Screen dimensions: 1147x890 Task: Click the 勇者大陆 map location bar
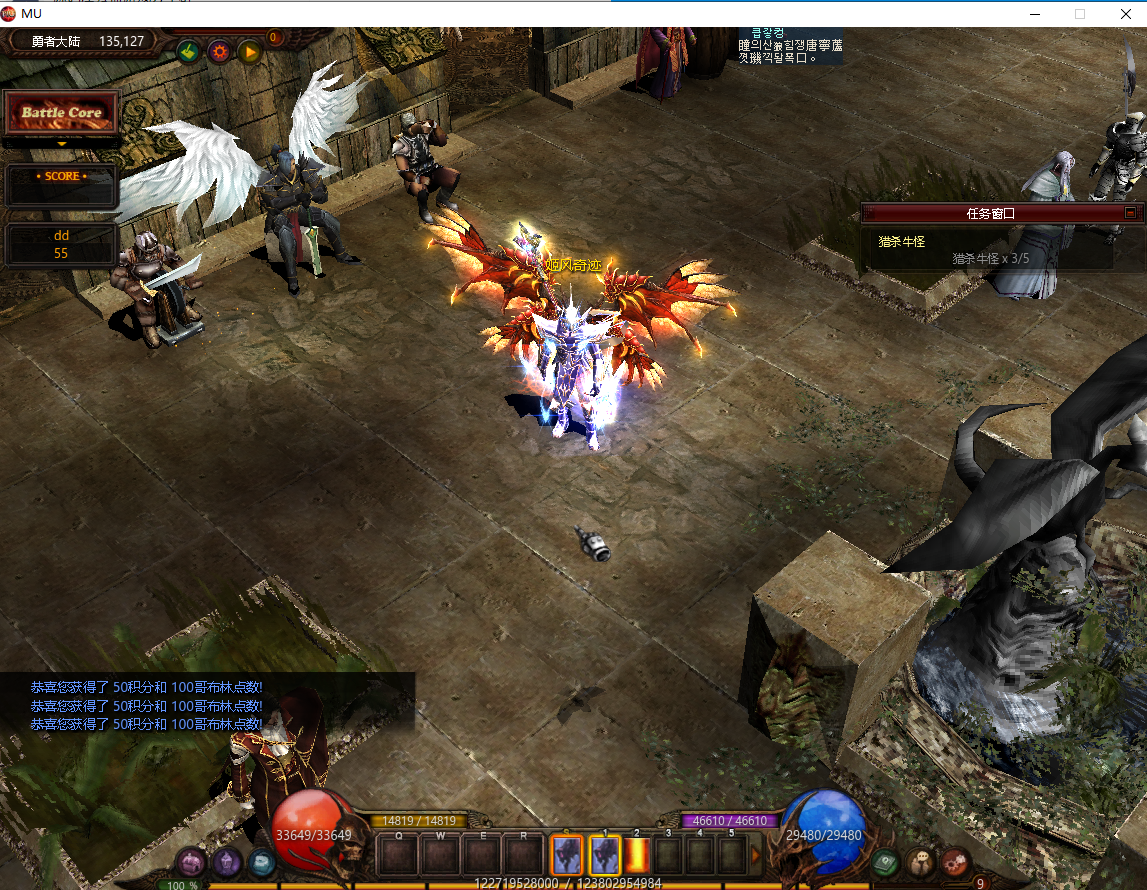86,42
